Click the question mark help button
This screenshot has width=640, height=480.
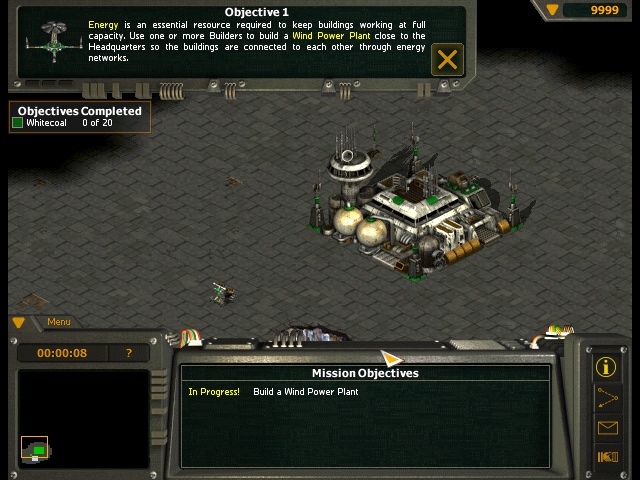129,353
